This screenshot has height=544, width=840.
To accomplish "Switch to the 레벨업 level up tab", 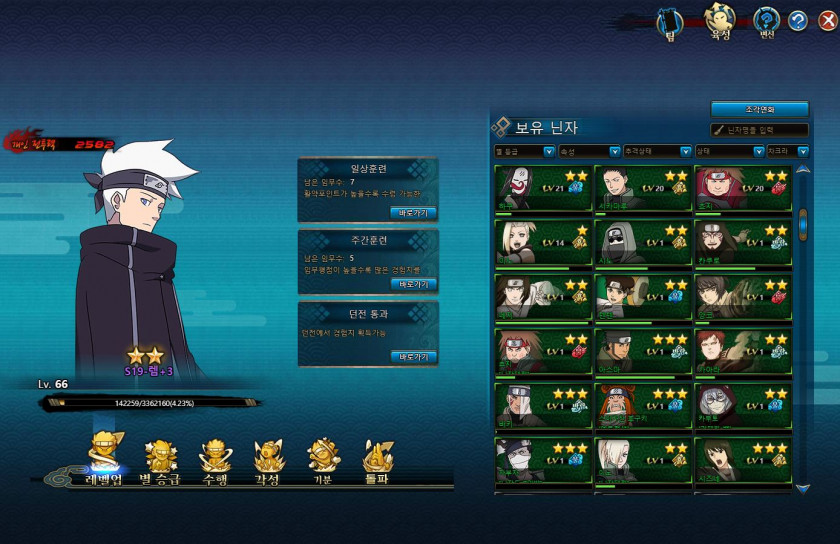I will click(x=103, y=461).
